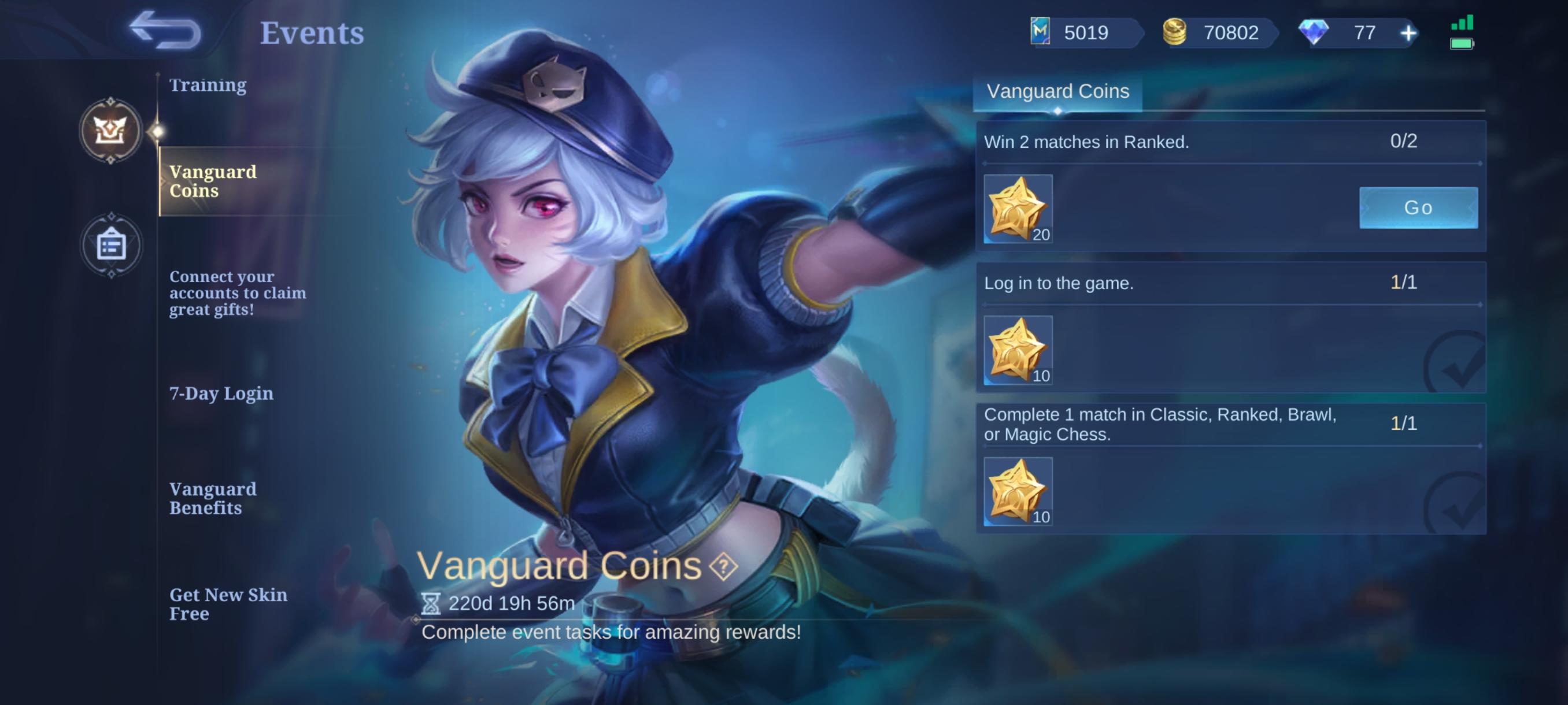Select the trophy event icon in left sidebar
1568x705 pixels.
point(112,131)
